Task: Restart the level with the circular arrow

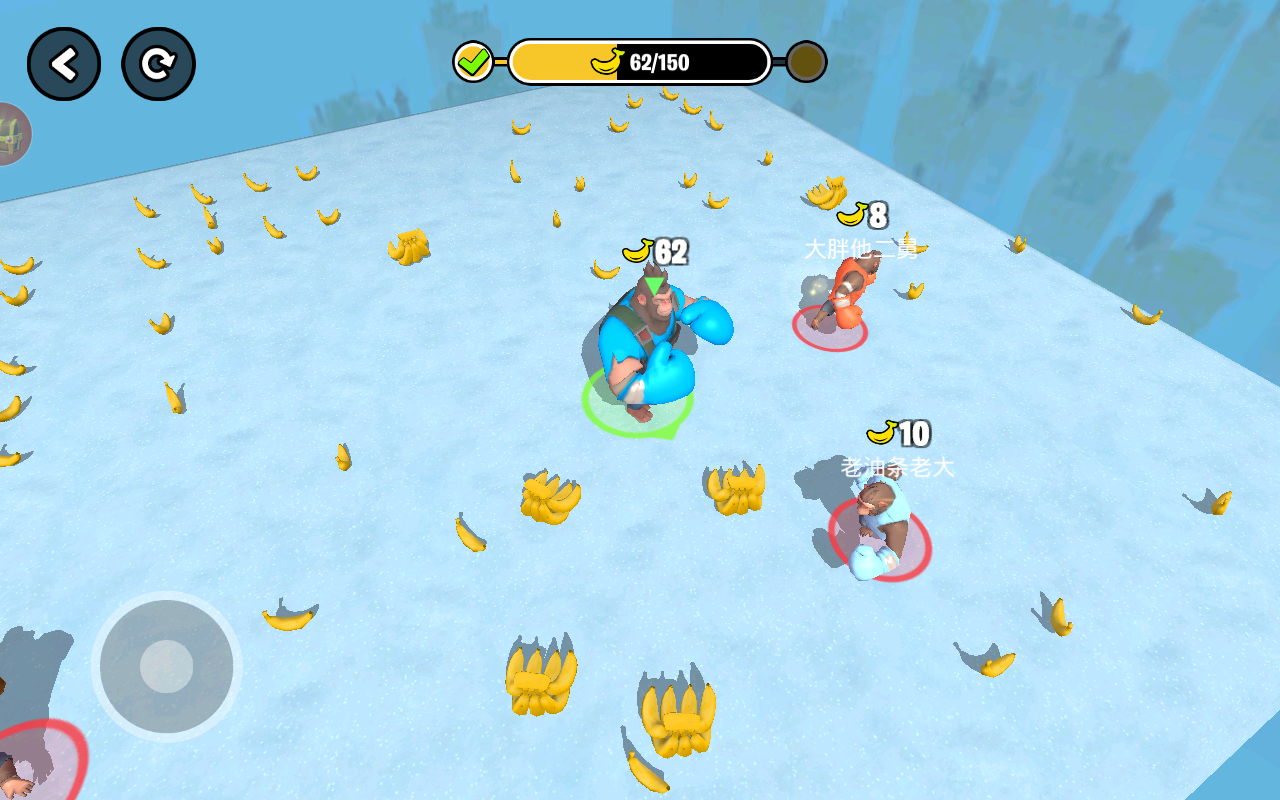Action: [x=158, y=64]
